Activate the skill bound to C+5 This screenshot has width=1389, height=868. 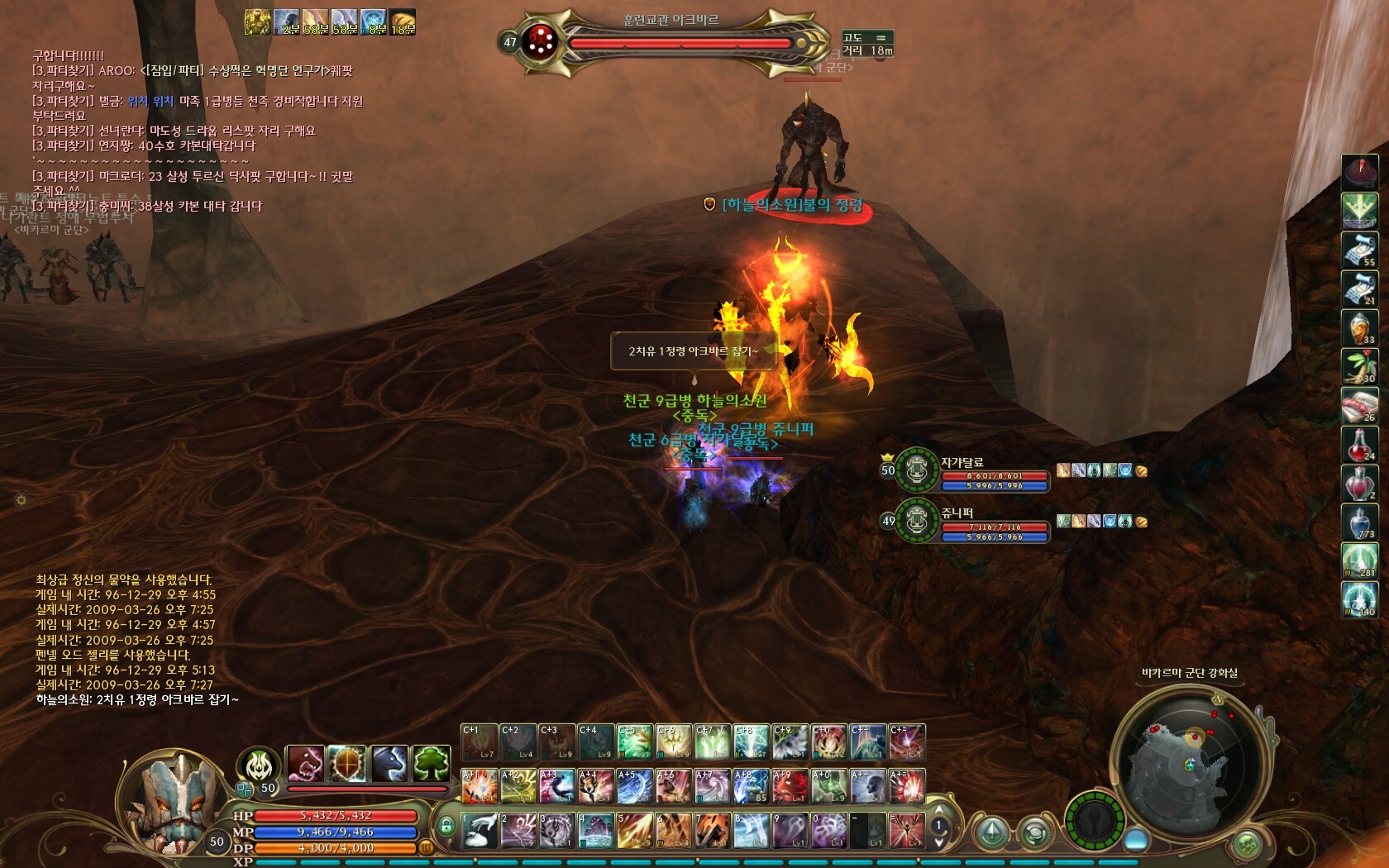click(635, 742)
